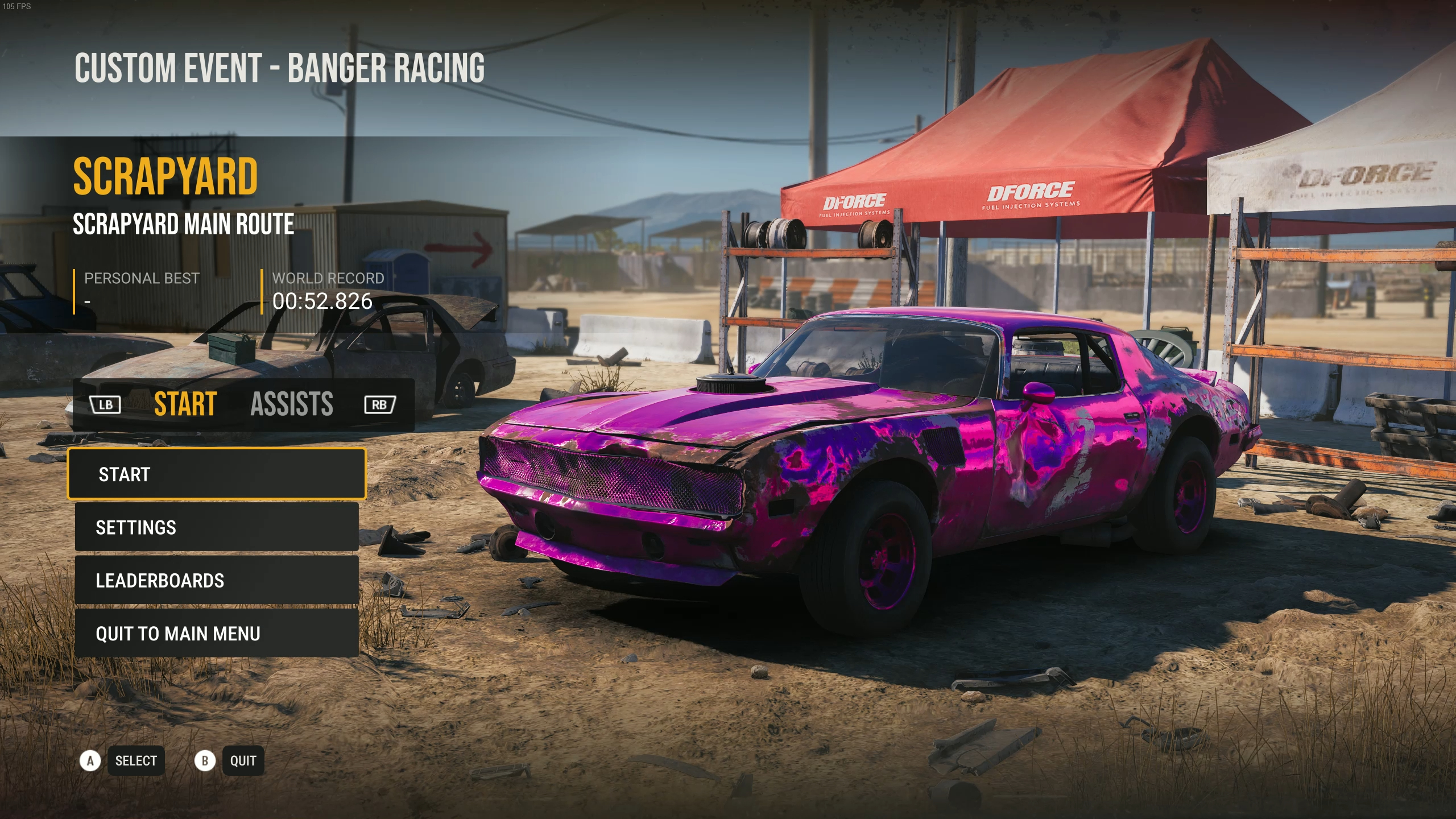The height and width of the screenshot is (819, 1456).
Task: Click the RB bumper icon
Action: click(x=379, y=404)
